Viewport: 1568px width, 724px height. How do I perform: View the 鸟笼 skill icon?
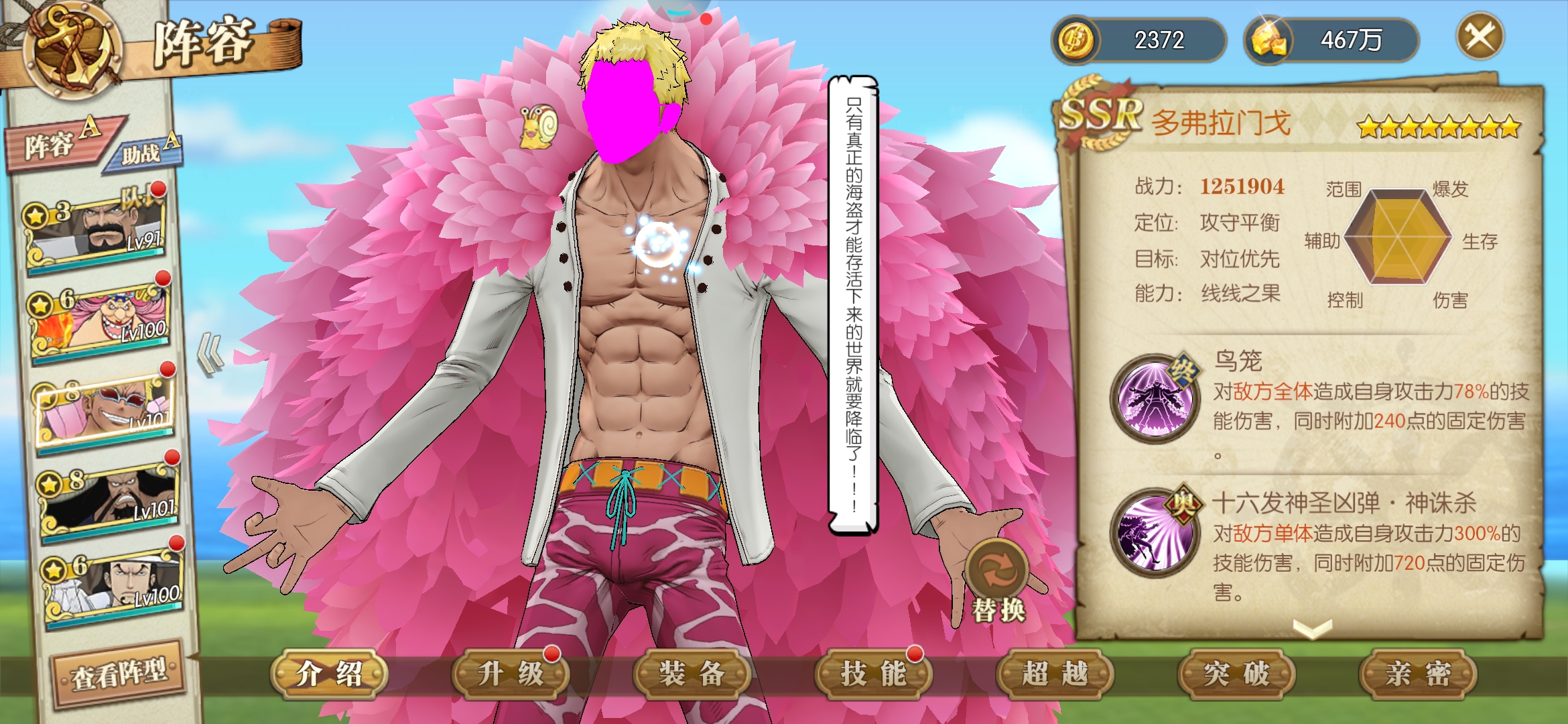[1154, 398]
